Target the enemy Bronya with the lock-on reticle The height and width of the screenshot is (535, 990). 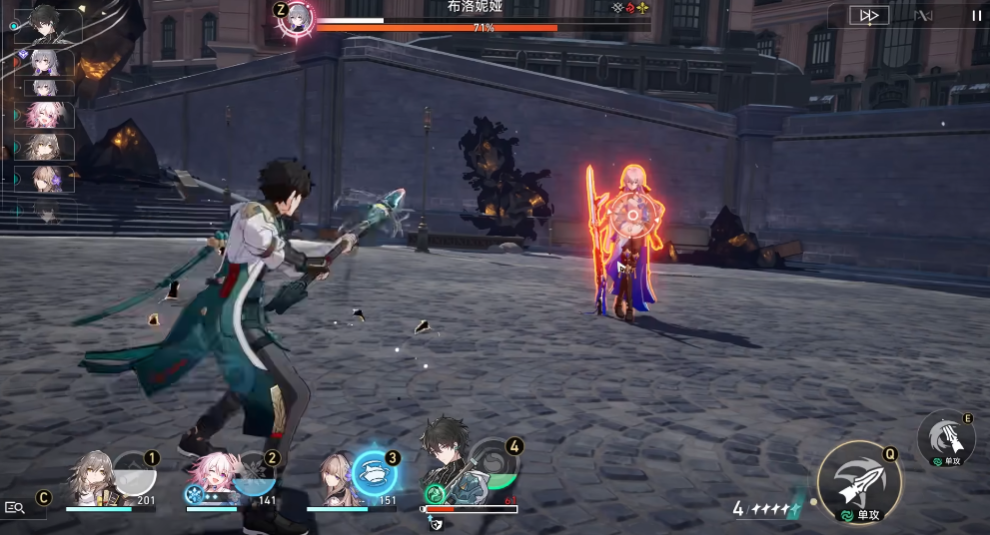pos(632,214)
